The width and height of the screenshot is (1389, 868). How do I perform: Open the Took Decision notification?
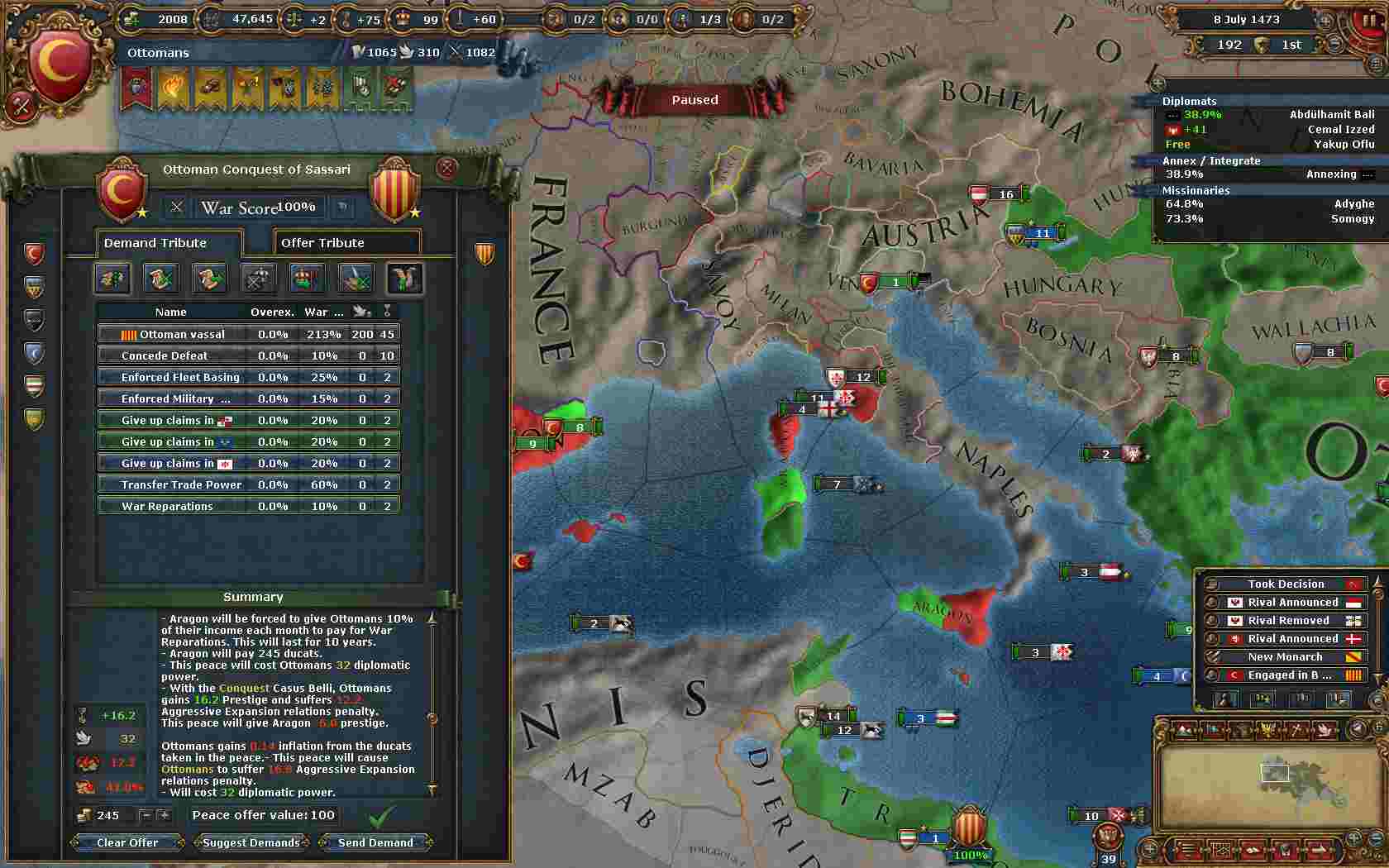(x=1286, y=584)
